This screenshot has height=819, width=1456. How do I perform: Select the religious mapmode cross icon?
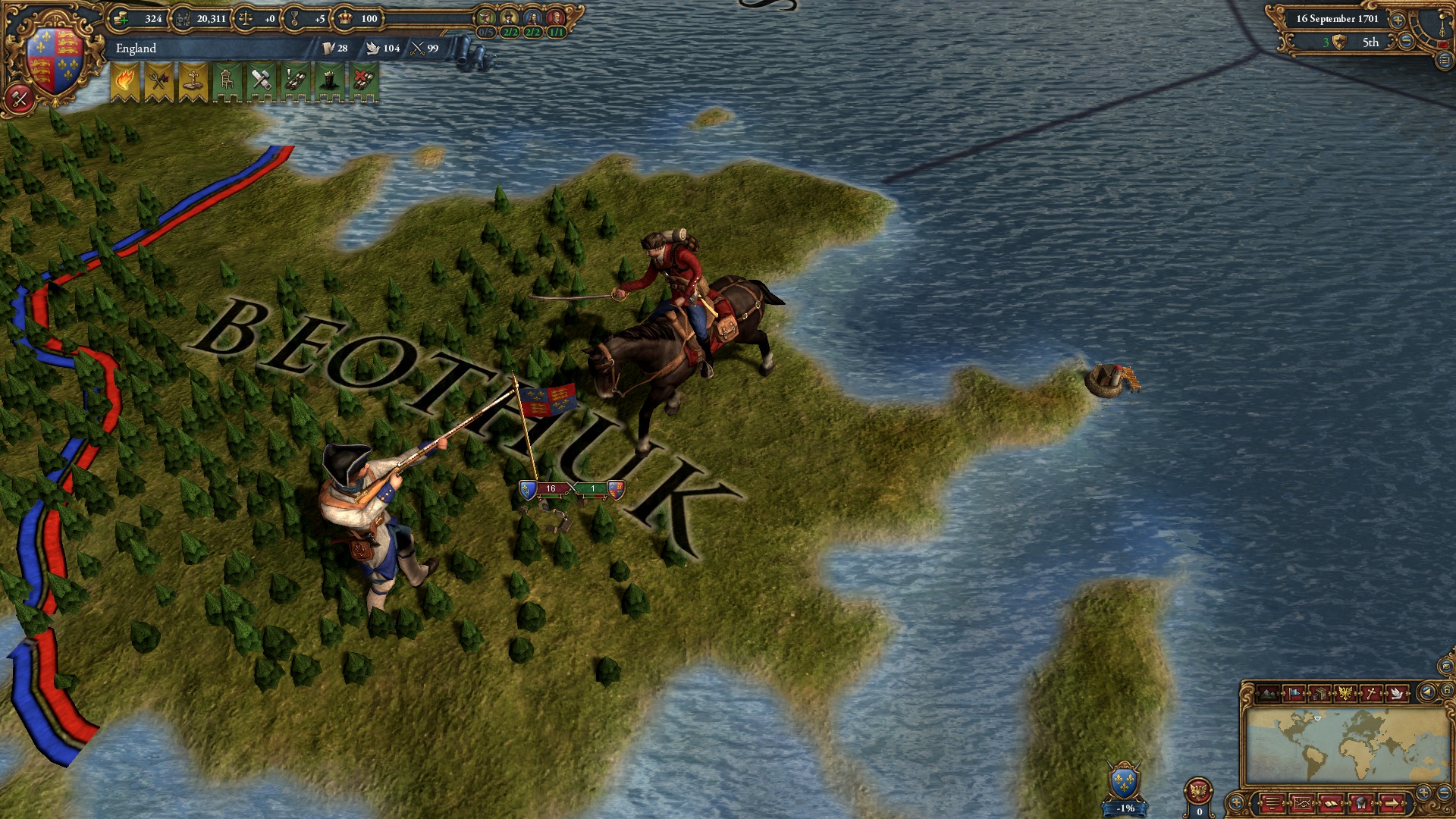pyautogui.click(x=1370, y=692)
